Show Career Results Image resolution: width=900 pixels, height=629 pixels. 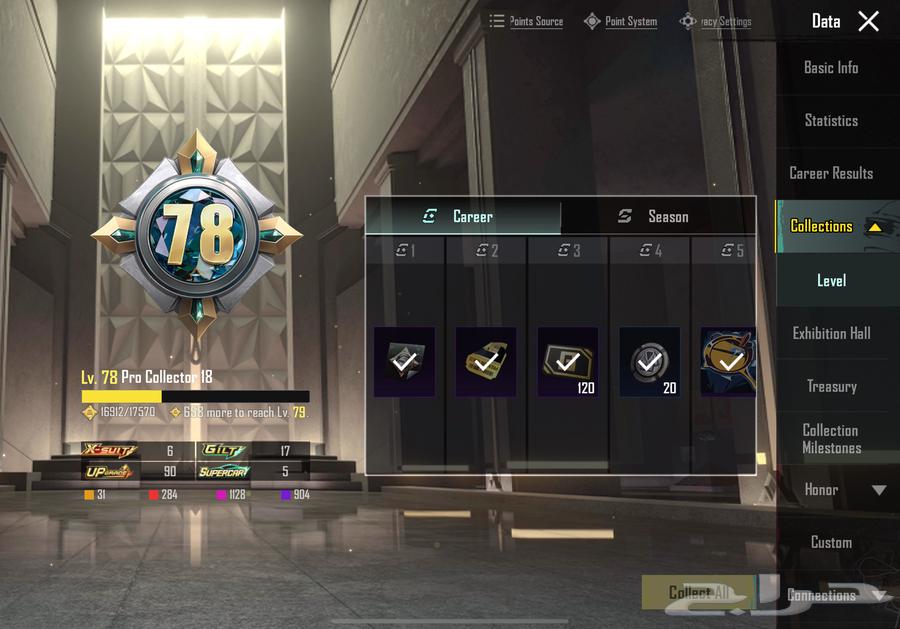[x=831, y=173]
